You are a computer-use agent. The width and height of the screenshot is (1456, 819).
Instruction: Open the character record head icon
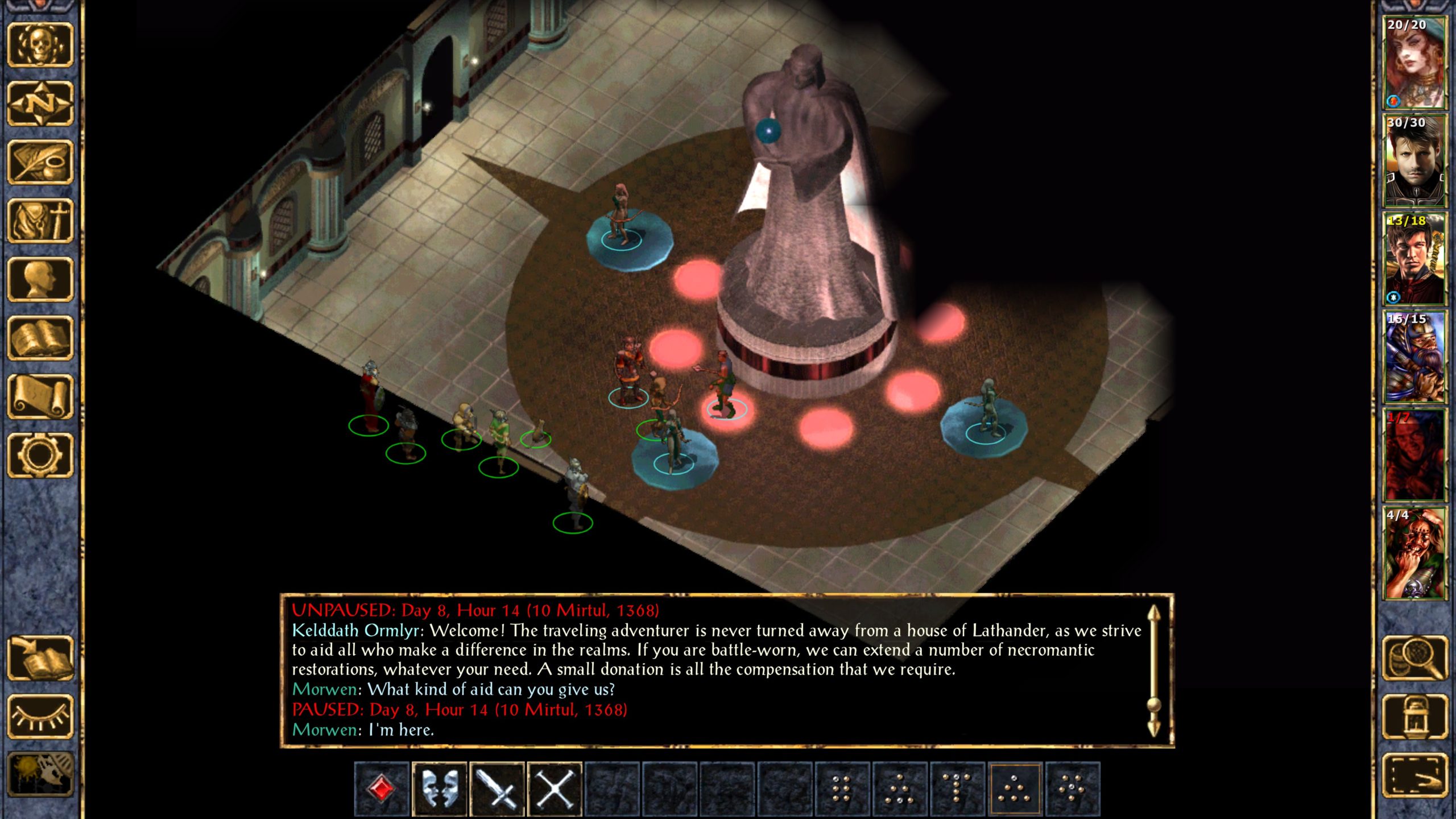[40, 279]
